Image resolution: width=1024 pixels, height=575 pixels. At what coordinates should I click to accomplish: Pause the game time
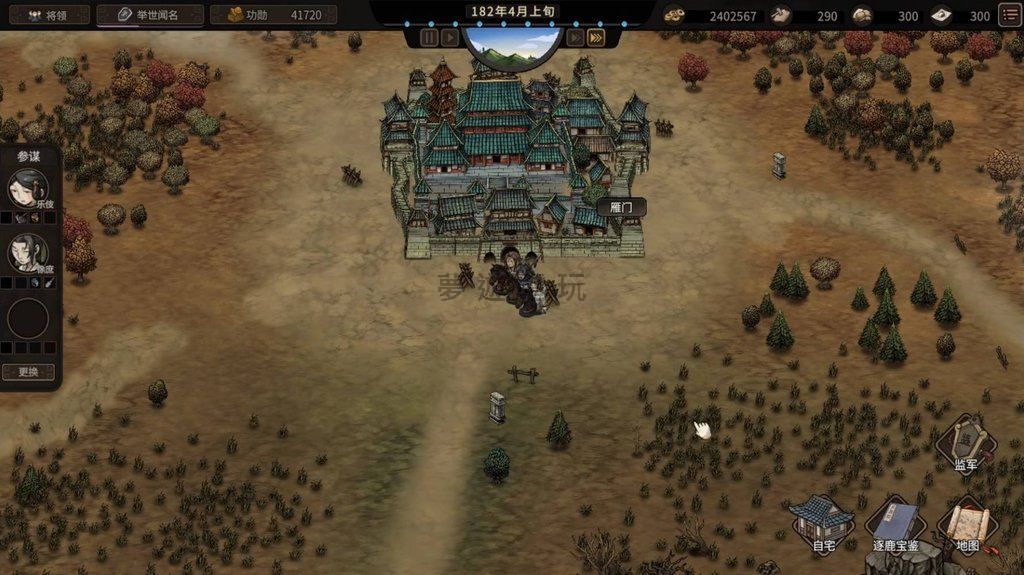(x=429, y=37)
